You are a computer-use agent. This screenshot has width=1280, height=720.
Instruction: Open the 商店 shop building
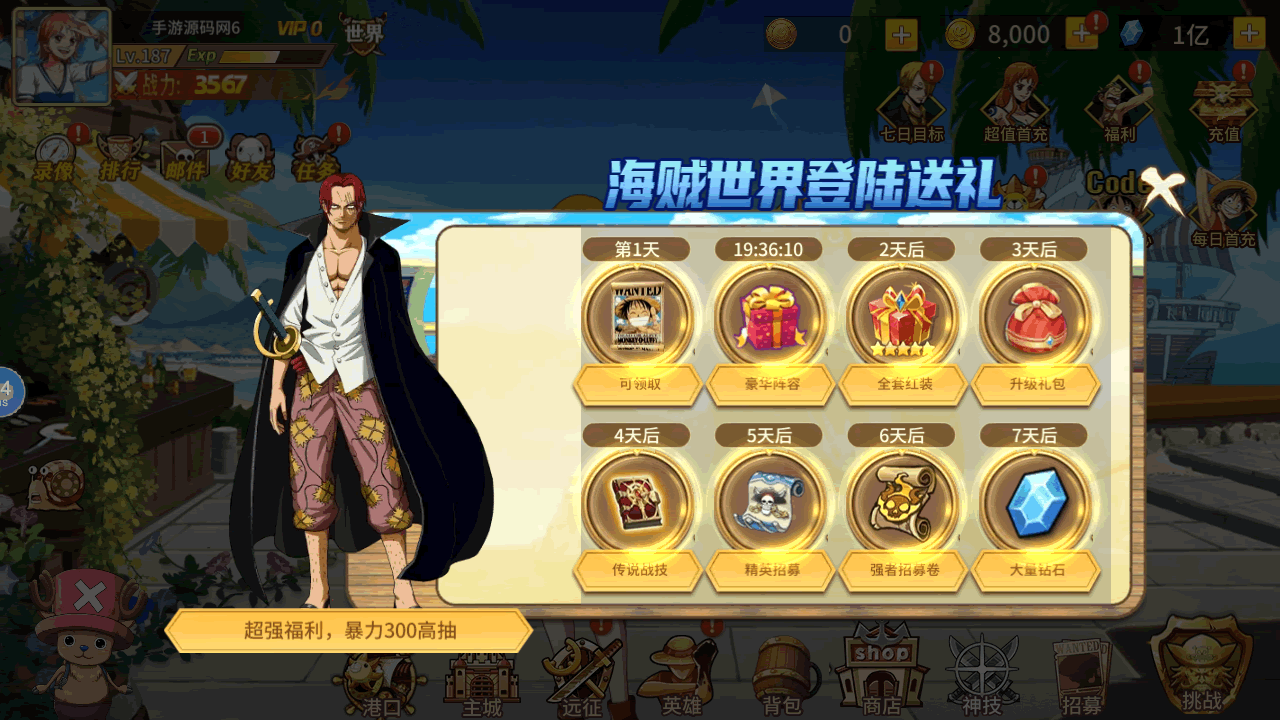pyautogui.click(x=881, y=668)
